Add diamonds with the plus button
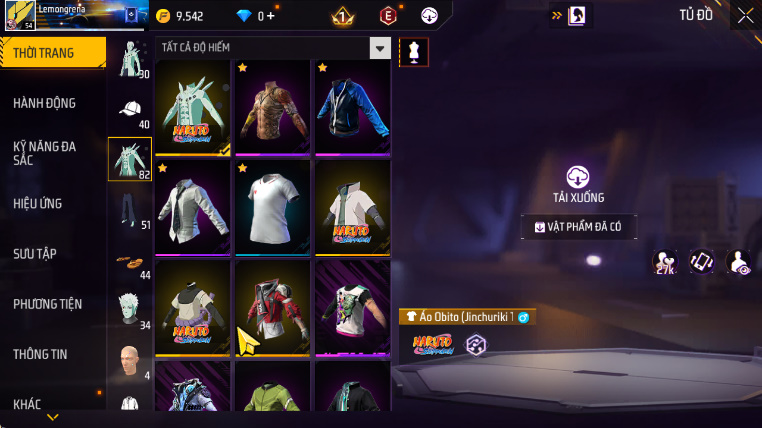 coord(271,16)
